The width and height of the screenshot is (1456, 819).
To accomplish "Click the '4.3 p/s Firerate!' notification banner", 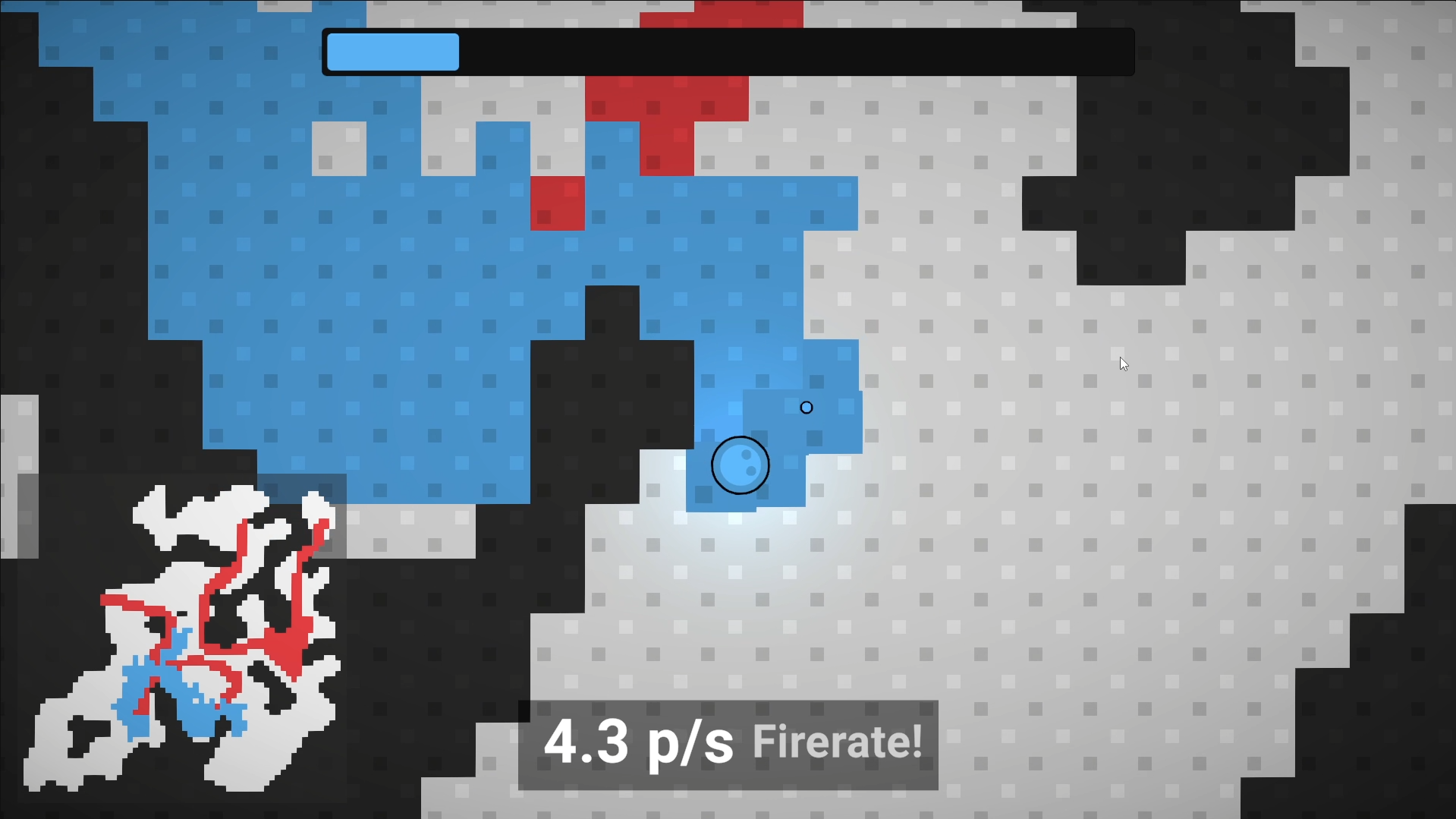I will [728, 744].
